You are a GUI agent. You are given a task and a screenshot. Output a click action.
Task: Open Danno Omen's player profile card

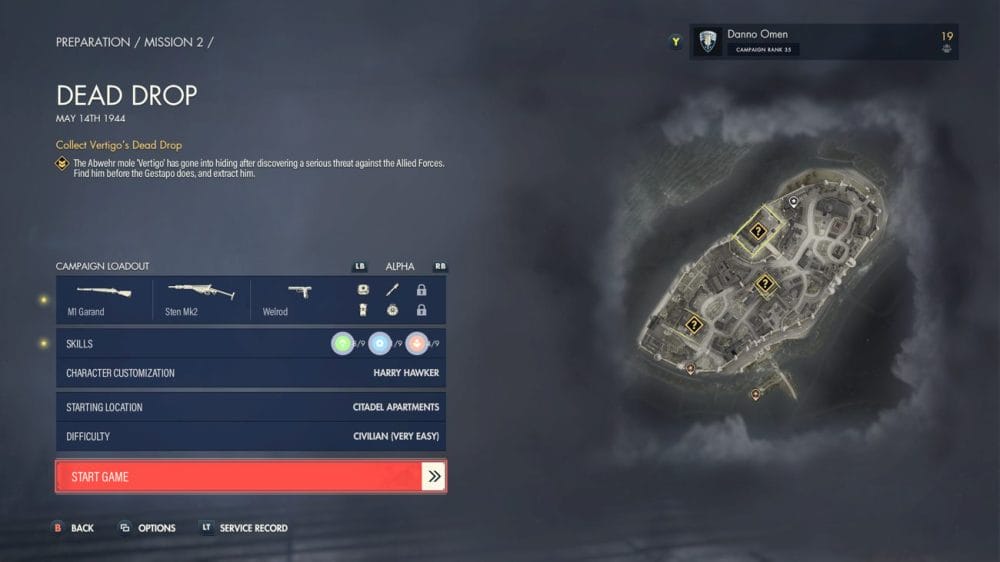823,42
